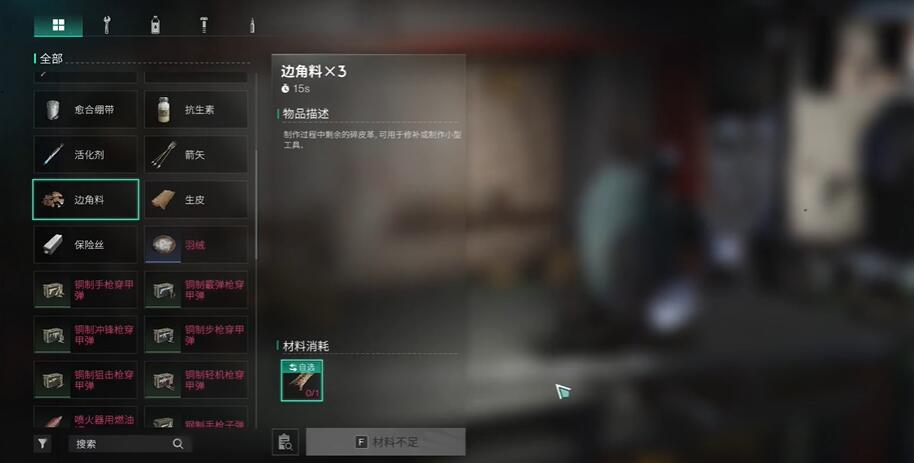Choose the 铜制霰弹枪穿甲弹 recipe
Viewport: 914px width, 463px height.
[x=196, y=290]
